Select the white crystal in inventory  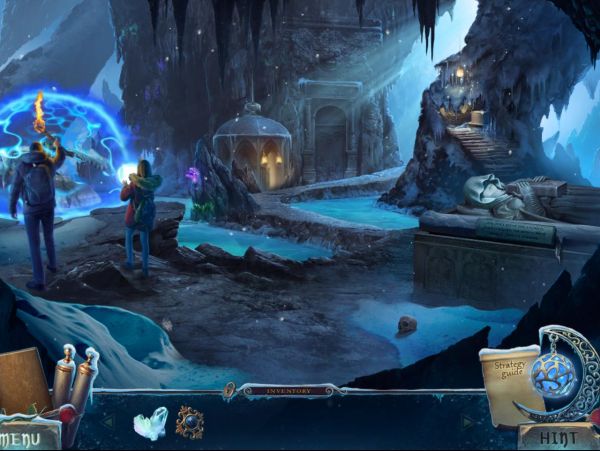150,423
